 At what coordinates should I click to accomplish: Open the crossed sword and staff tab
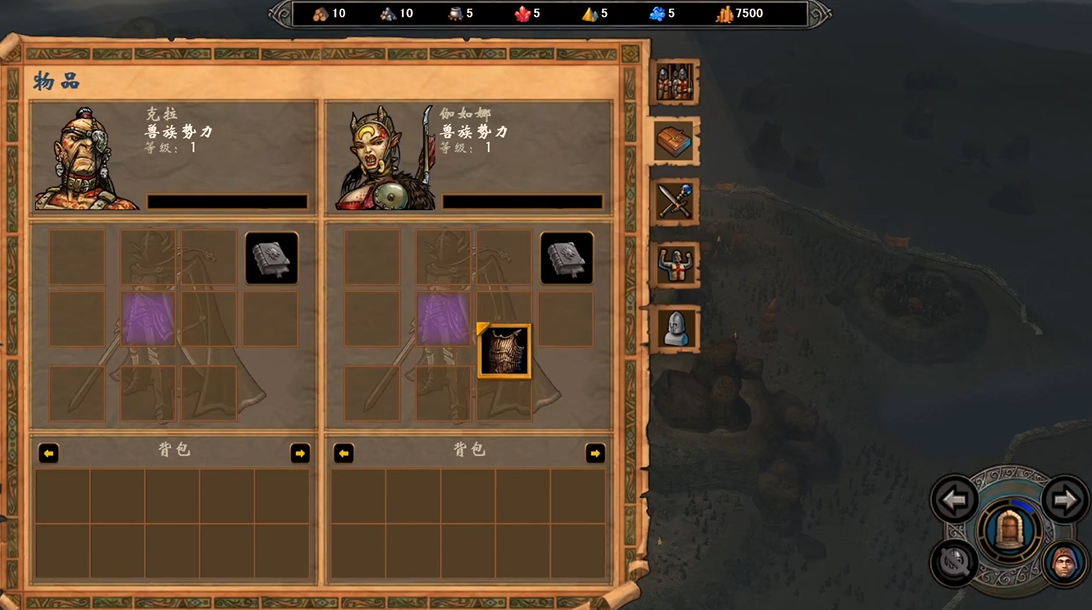pos(675,202)
